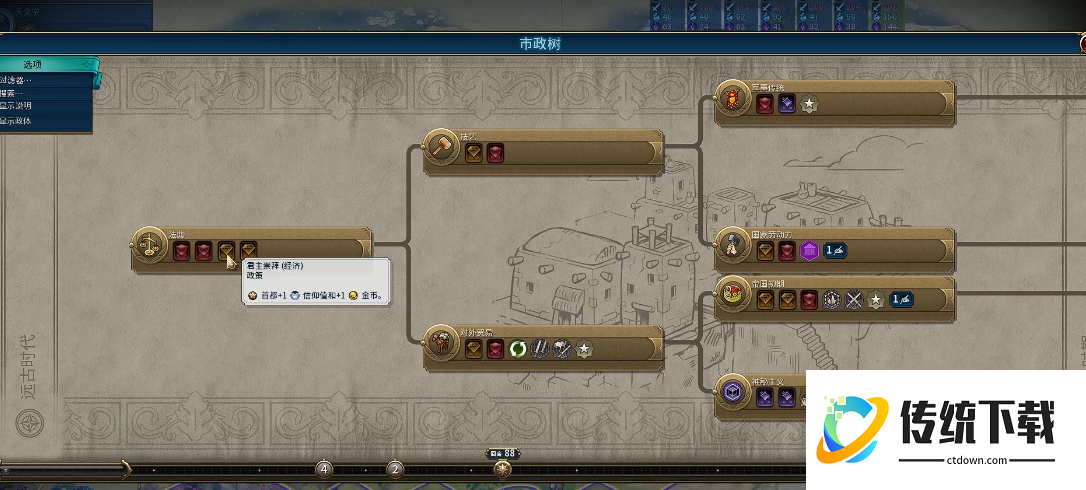Click the gold star timeline marker
The image size is (1086, 490).
502,468
